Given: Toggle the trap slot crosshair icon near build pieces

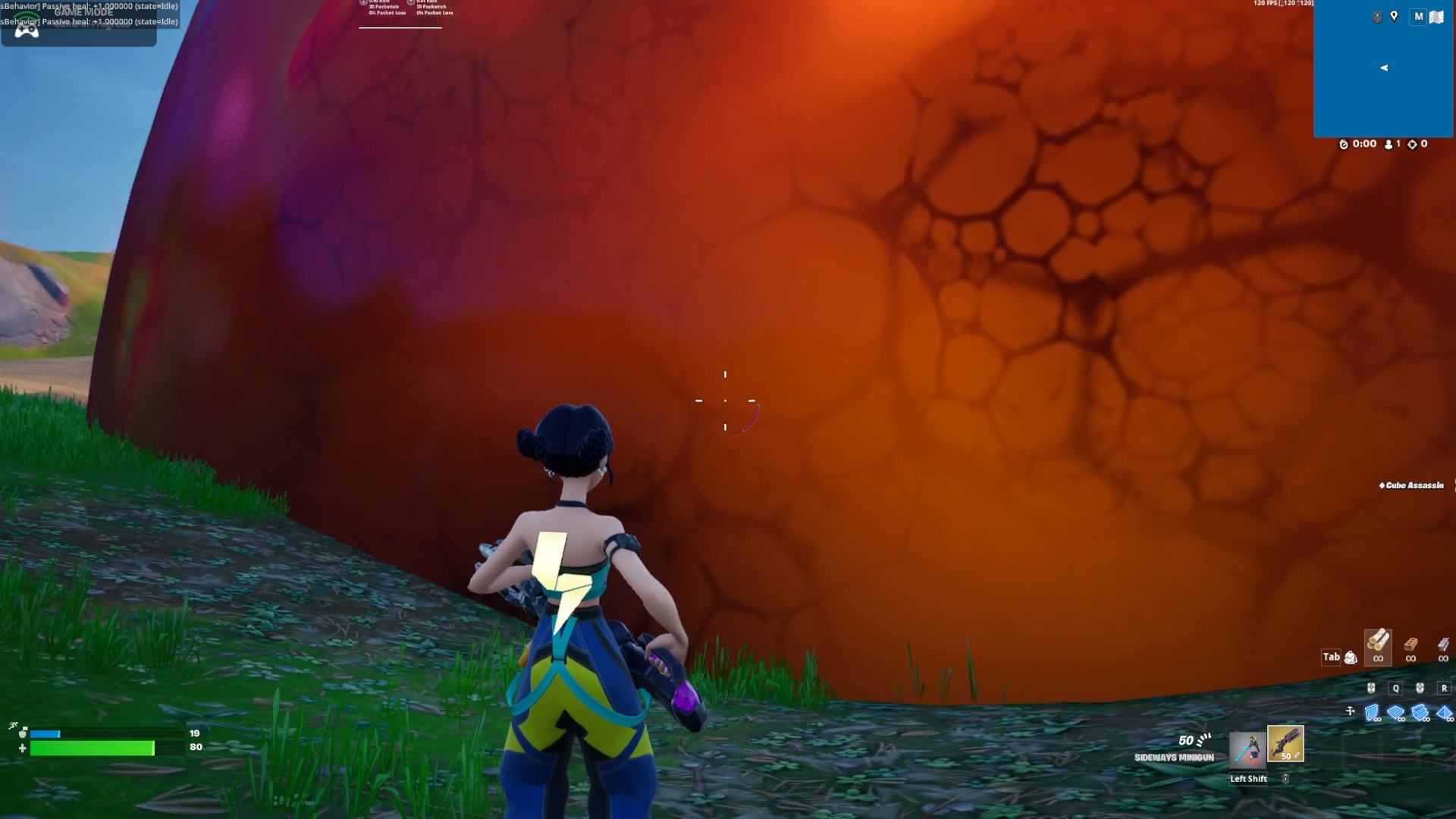Looking at the screenshot, I should 1350,710.
